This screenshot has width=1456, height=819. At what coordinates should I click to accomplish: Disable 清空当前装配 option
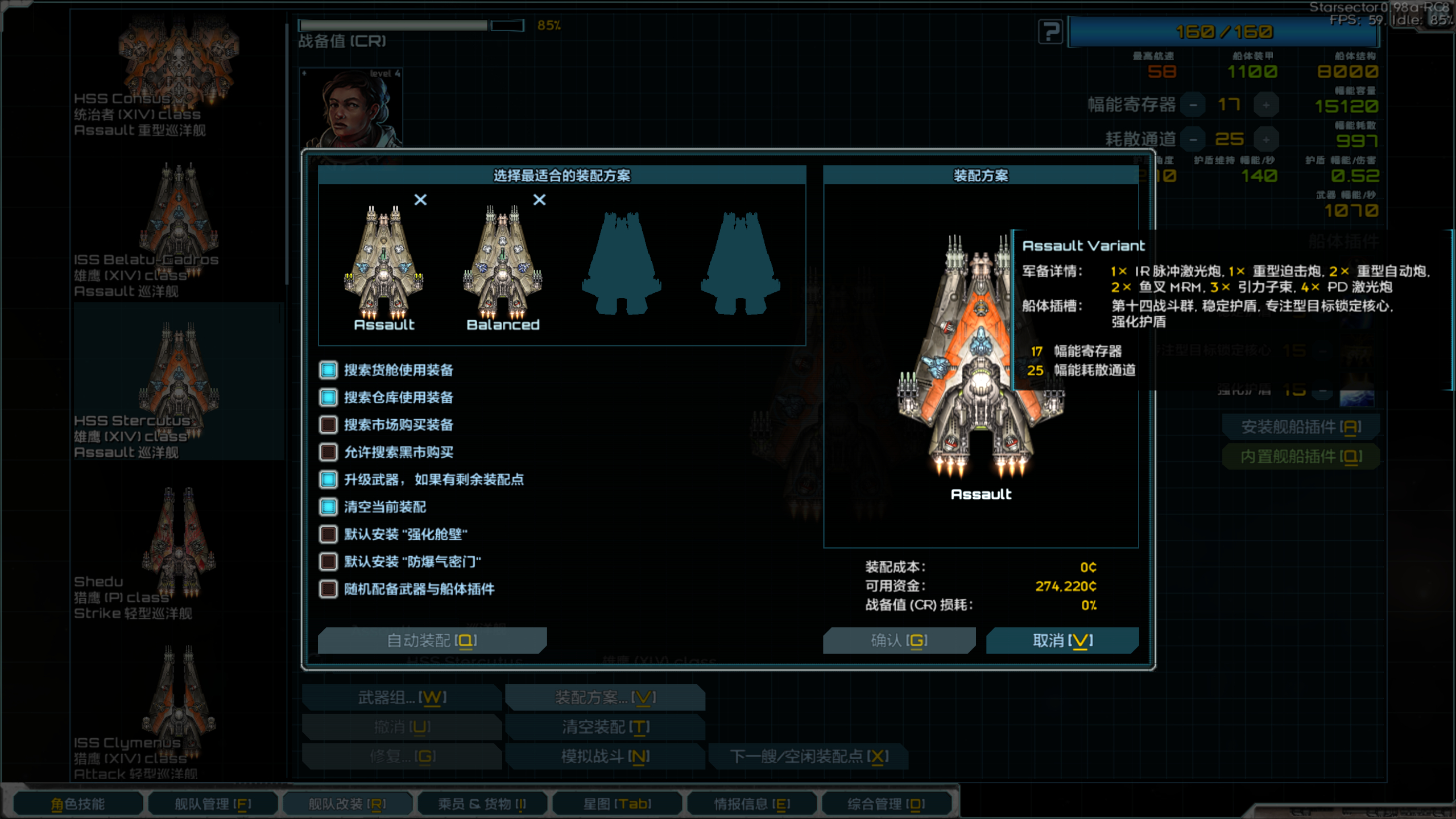[328, 507]
